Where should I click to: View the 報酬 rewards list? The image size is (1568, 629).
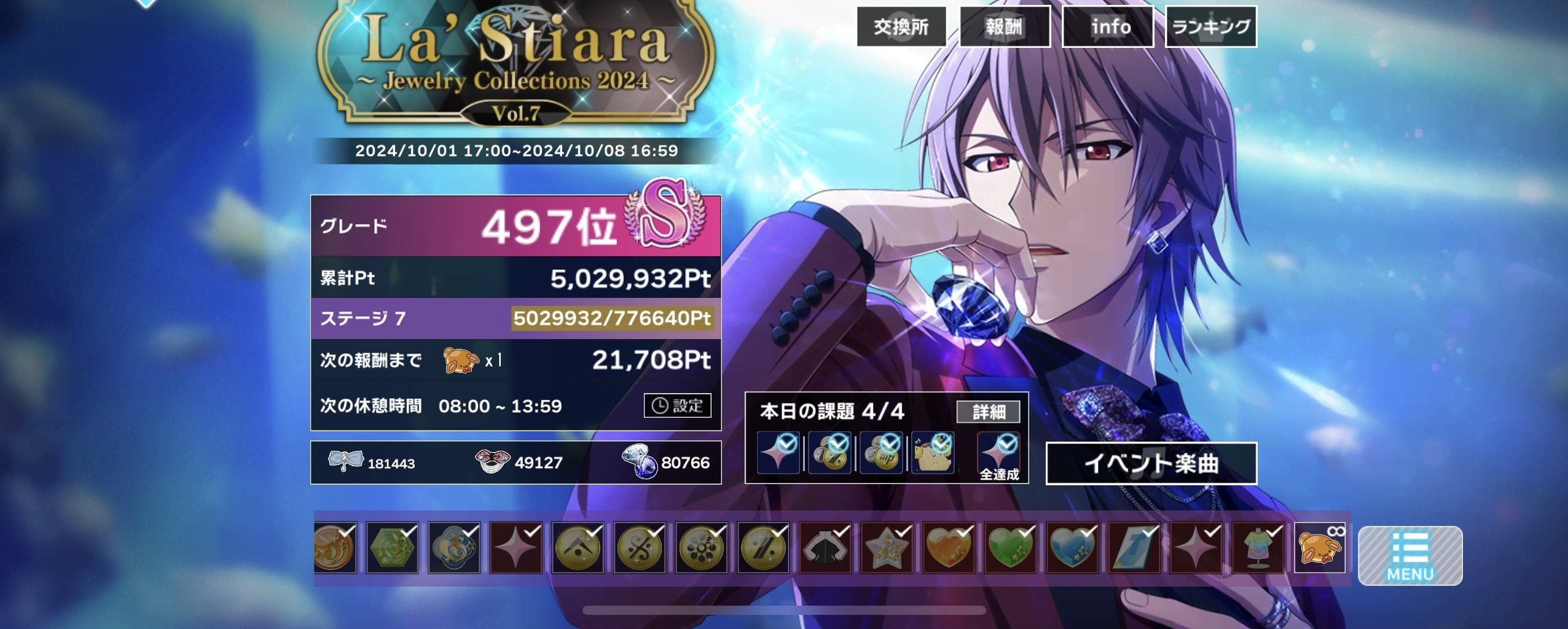pos(1004,26)
